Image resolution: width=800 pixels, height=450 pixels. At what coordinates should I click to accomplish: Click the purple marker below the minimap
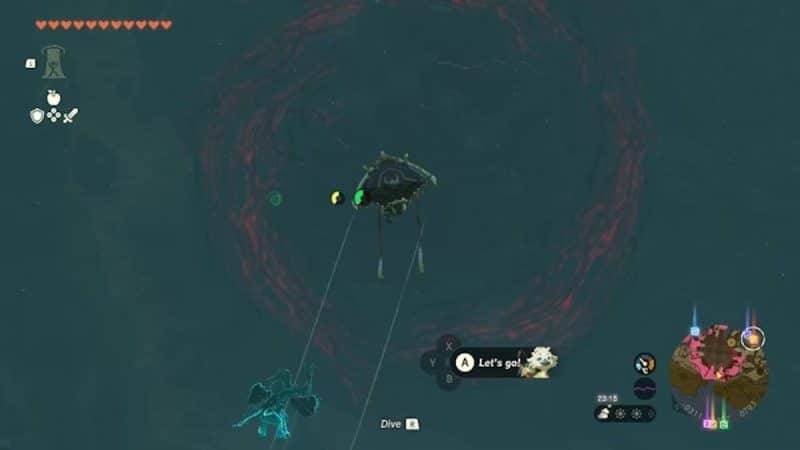tap(710, 424)
